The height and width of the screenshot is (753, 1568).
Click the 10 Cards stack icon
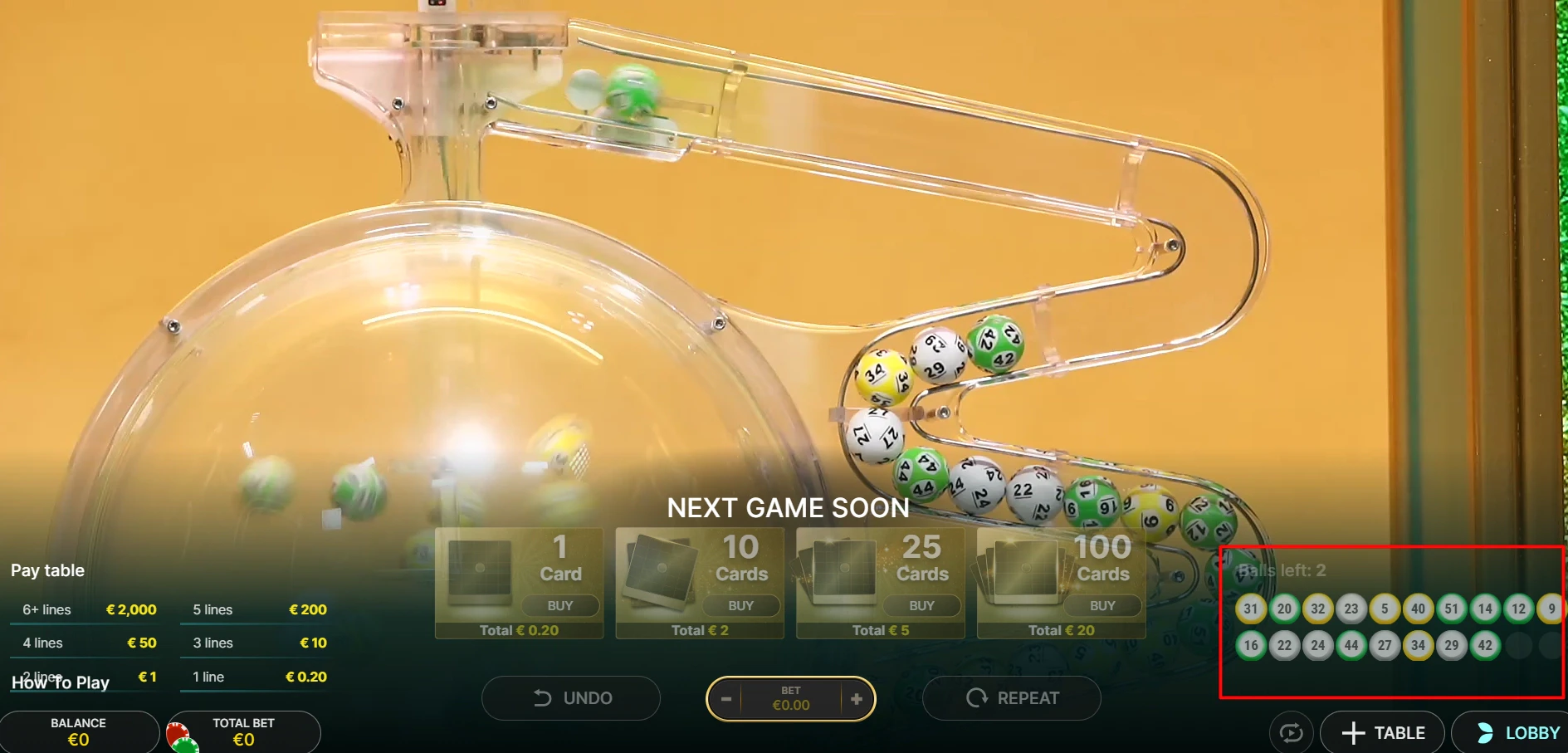(x=660, y=571)
